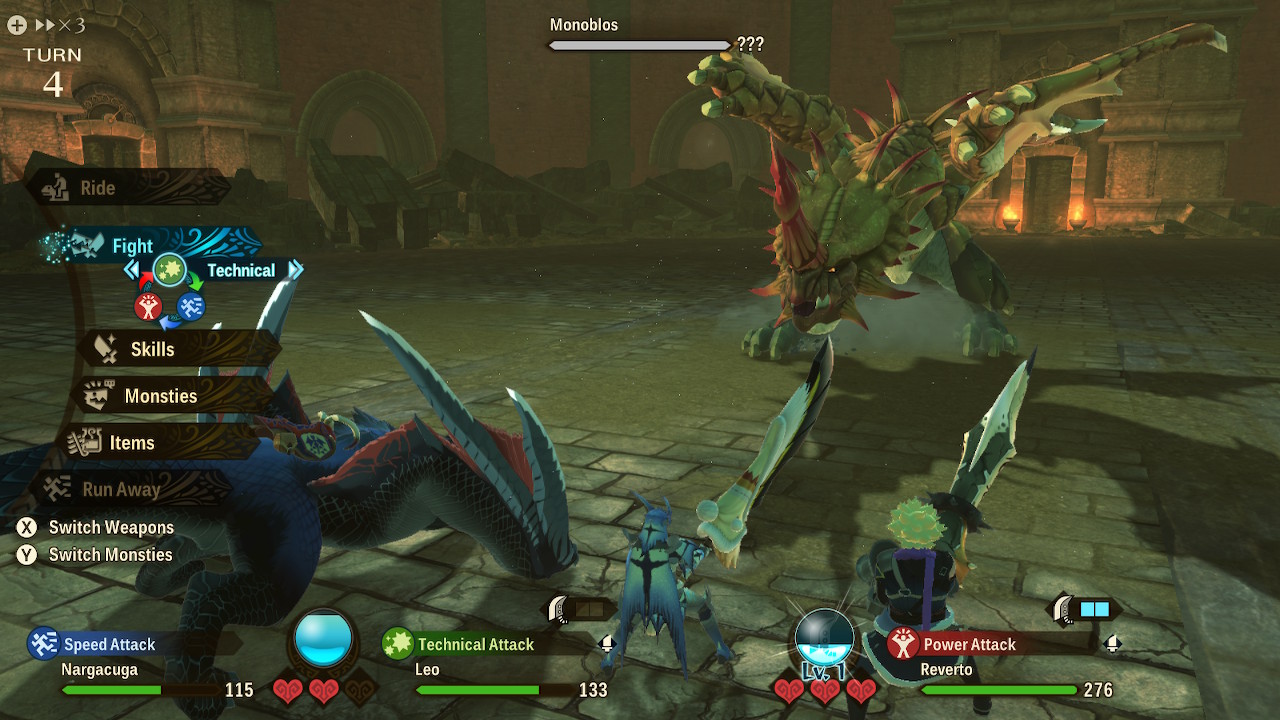Open the Items menu
The width and height of the screenshot is (1280, 720).
132,443
